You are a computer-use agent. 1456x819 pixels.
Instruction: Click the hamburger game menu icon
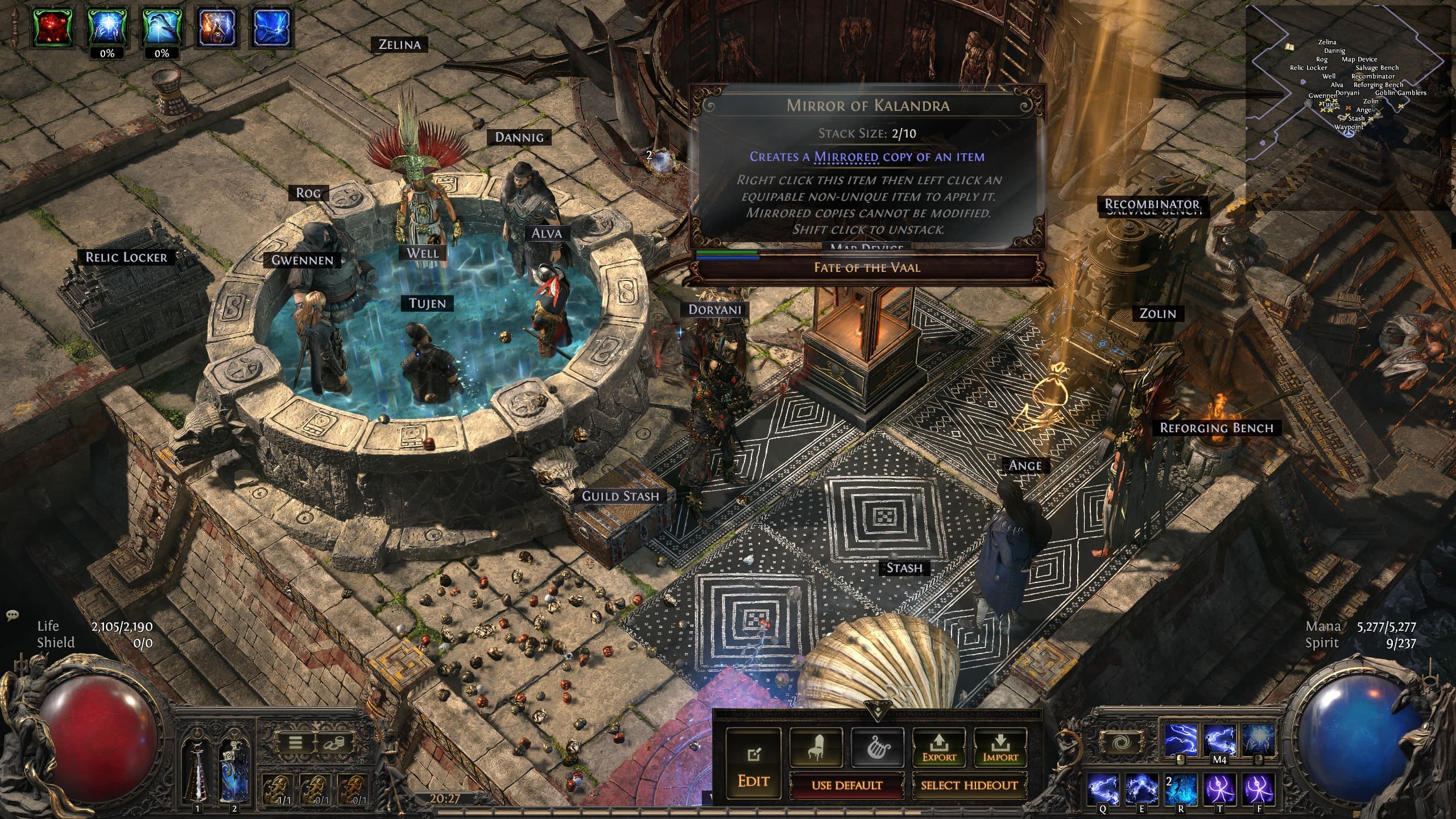click(295, 742)
